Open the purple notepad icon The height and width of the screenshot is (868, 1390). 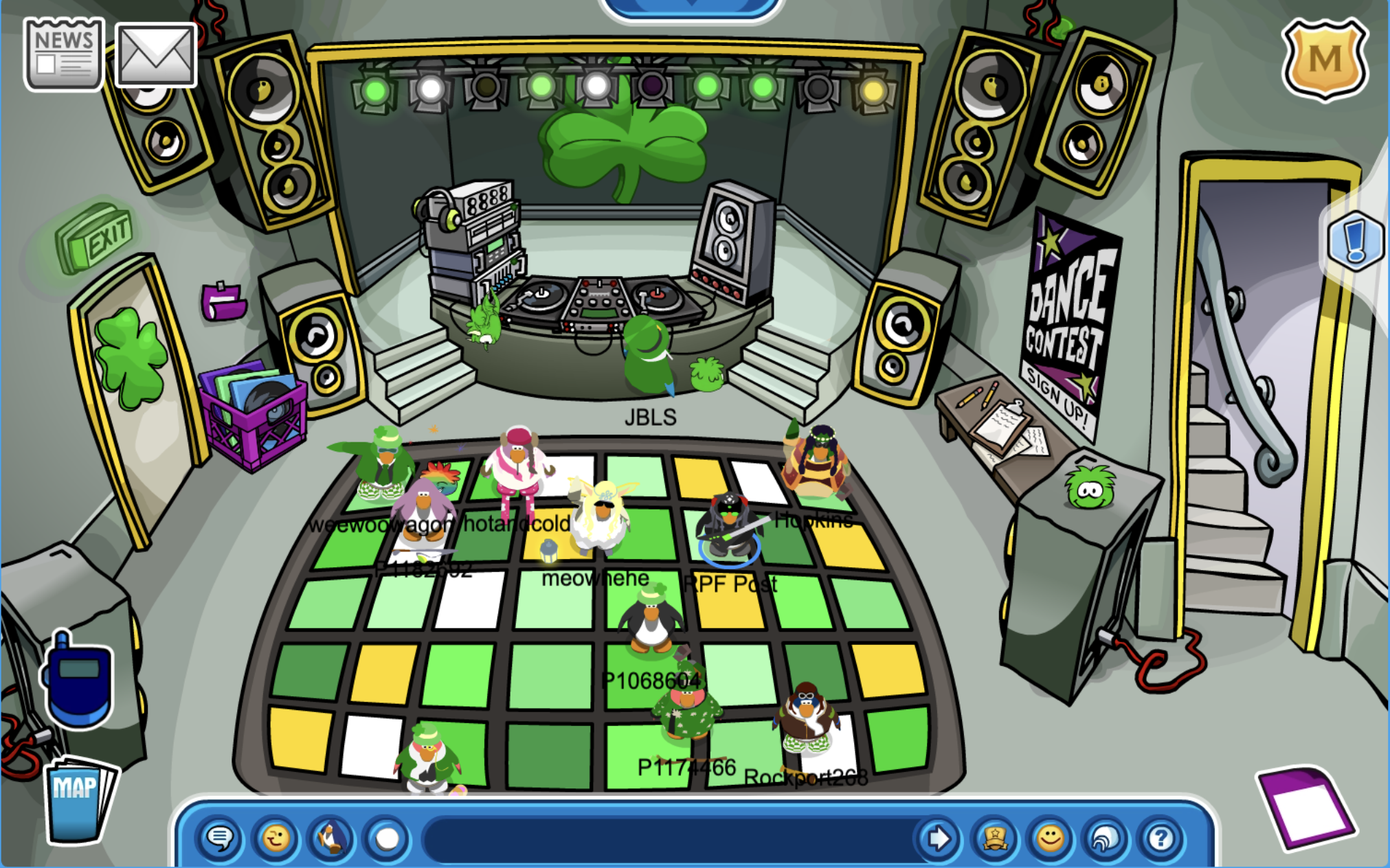pos(1305,807)
